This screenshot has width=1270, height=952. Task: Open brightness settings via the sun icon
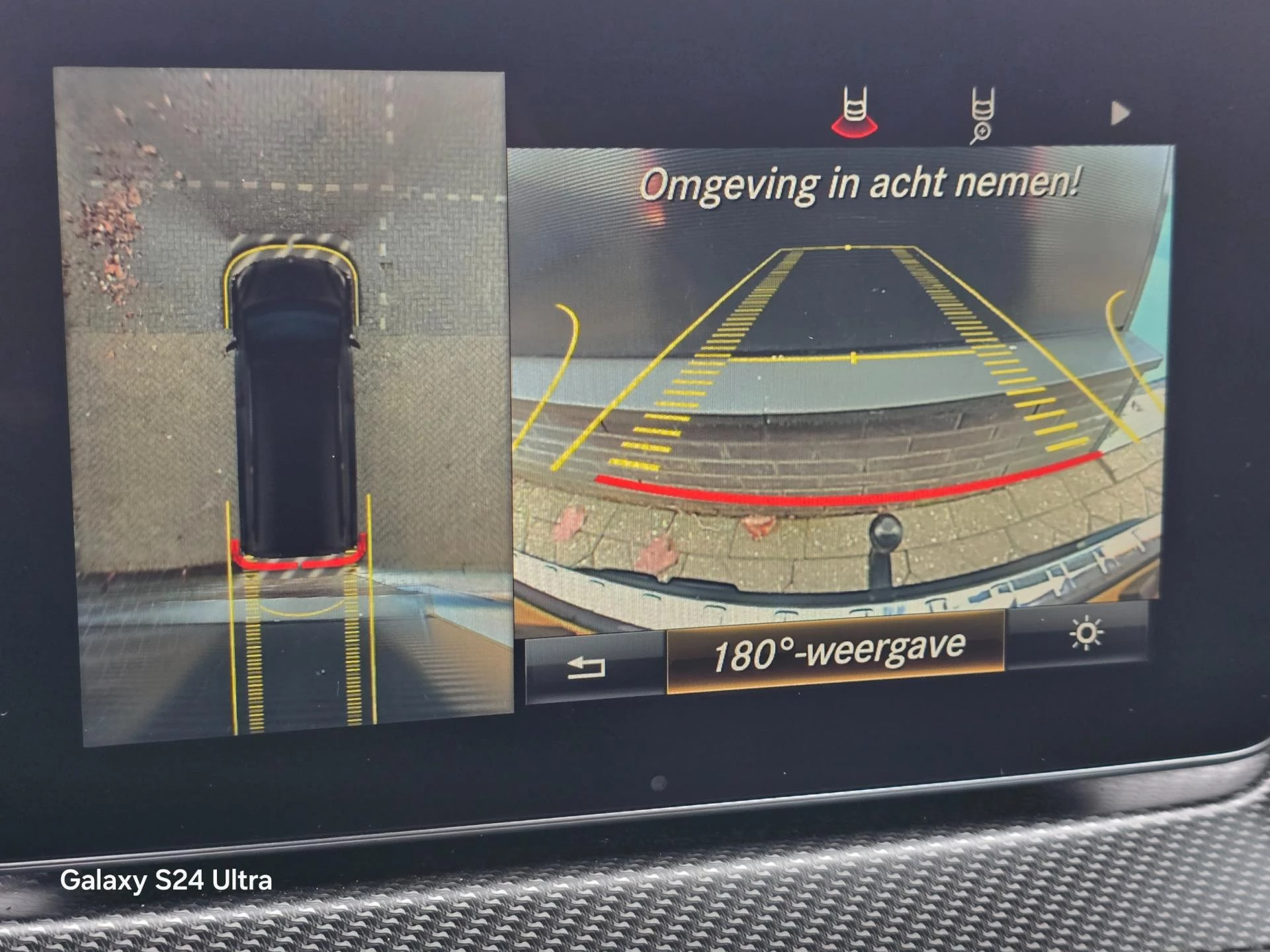point(1085,635)
